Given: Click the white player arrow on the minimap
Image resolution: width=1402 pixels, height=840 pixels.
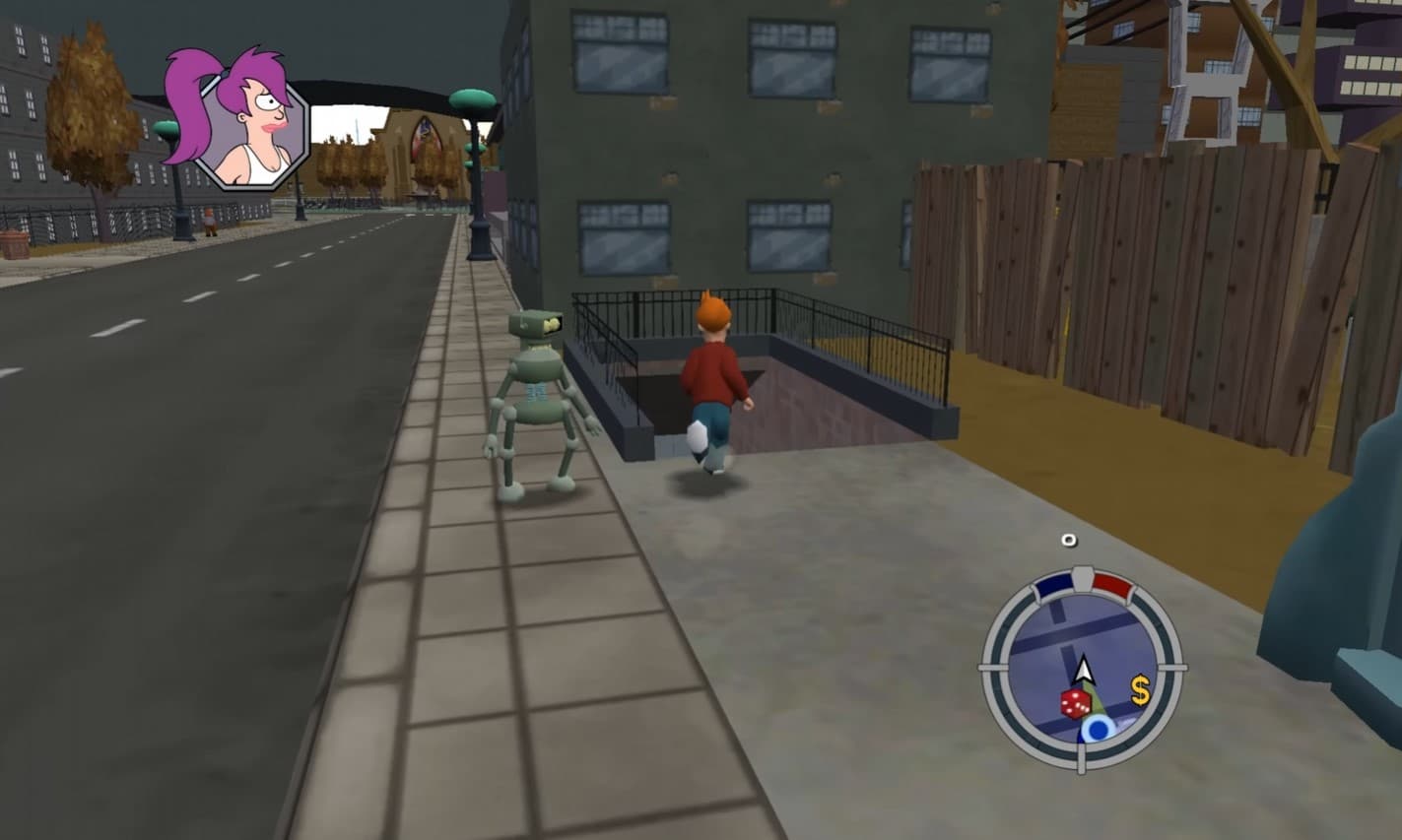Looking at the screenshot, I should coord(1086,669).
